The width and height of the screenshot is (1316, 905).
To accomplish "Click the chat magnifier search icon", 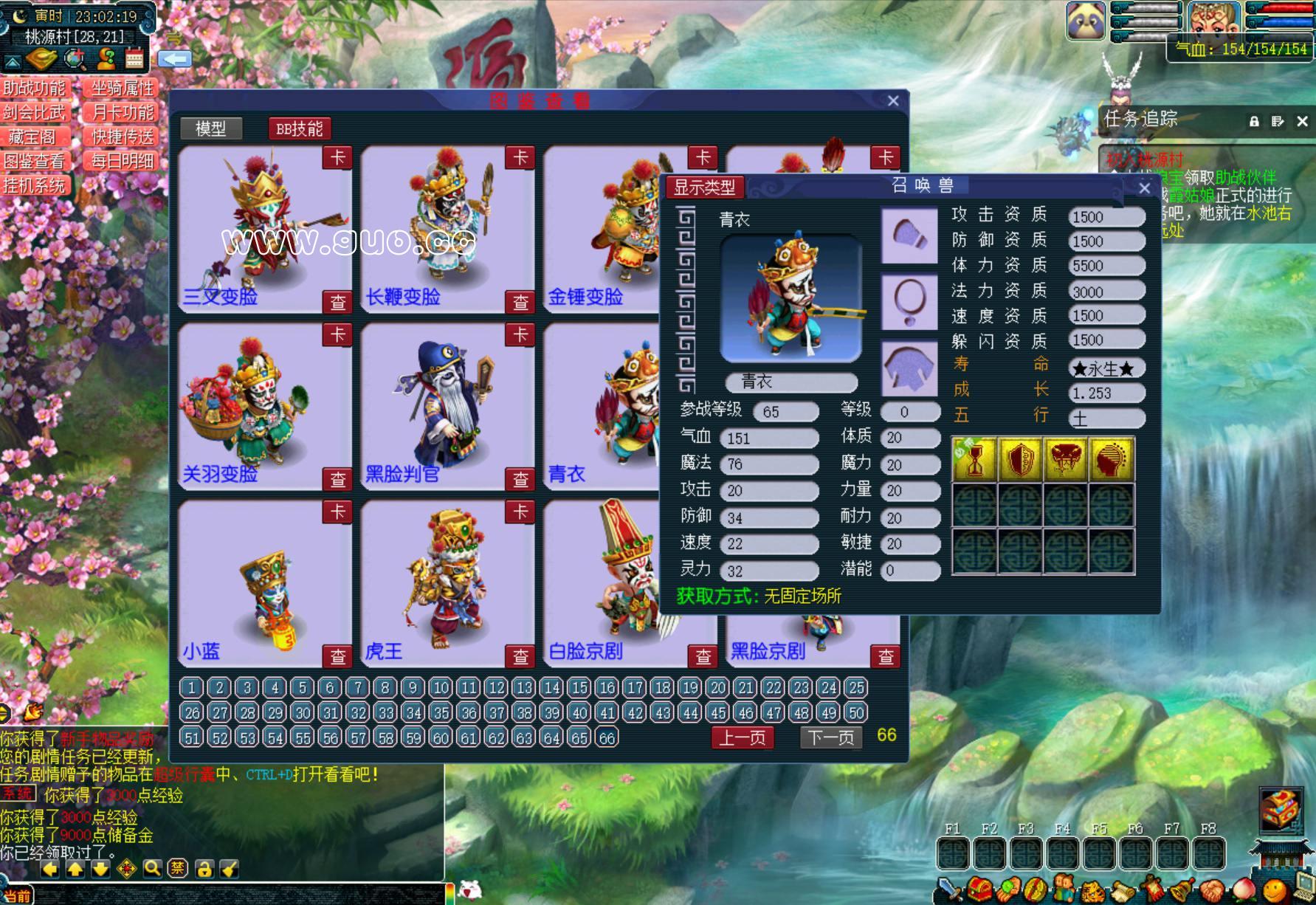I will click(152, 869).
